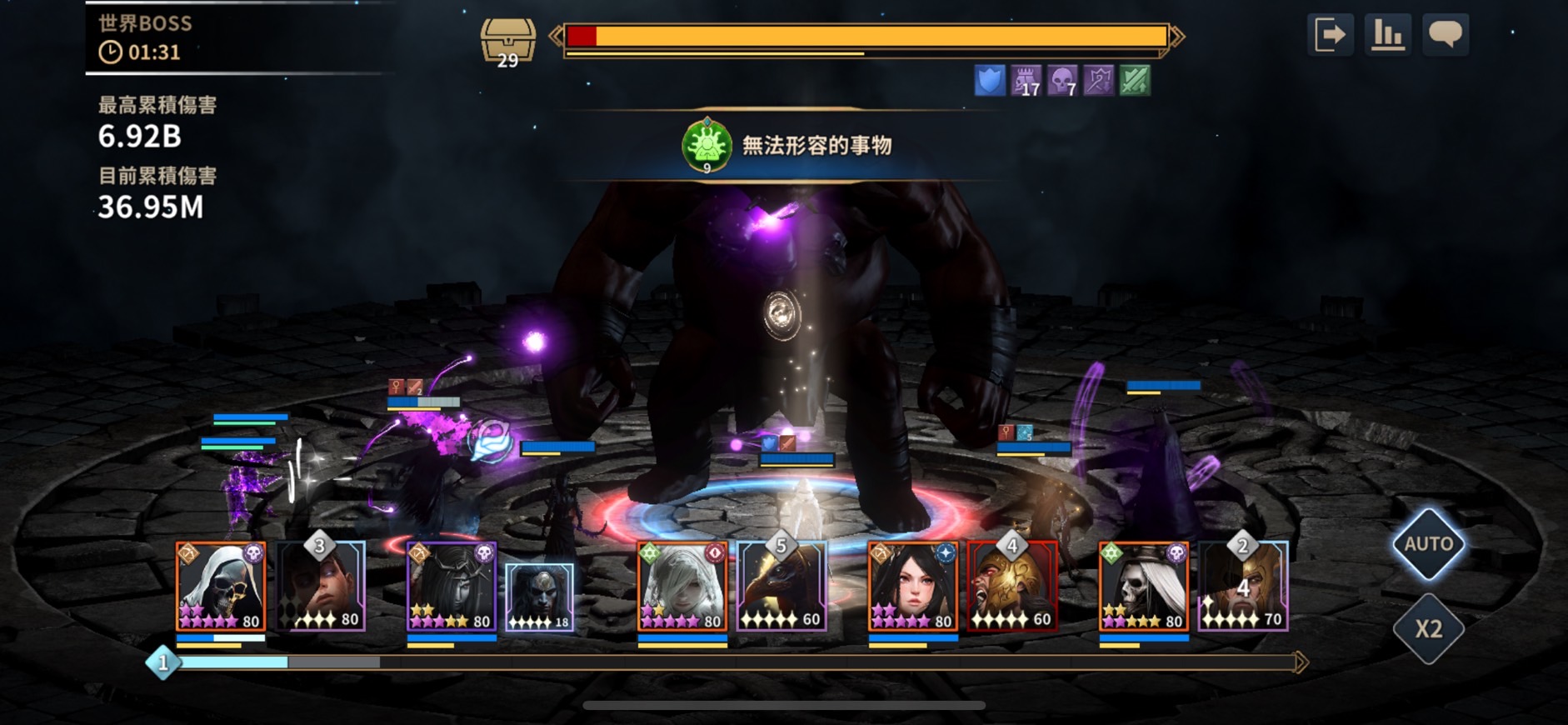The height and width of the screenshot is (725, 1568).
Task: Use the masked figure skill card
Action: 540,597
